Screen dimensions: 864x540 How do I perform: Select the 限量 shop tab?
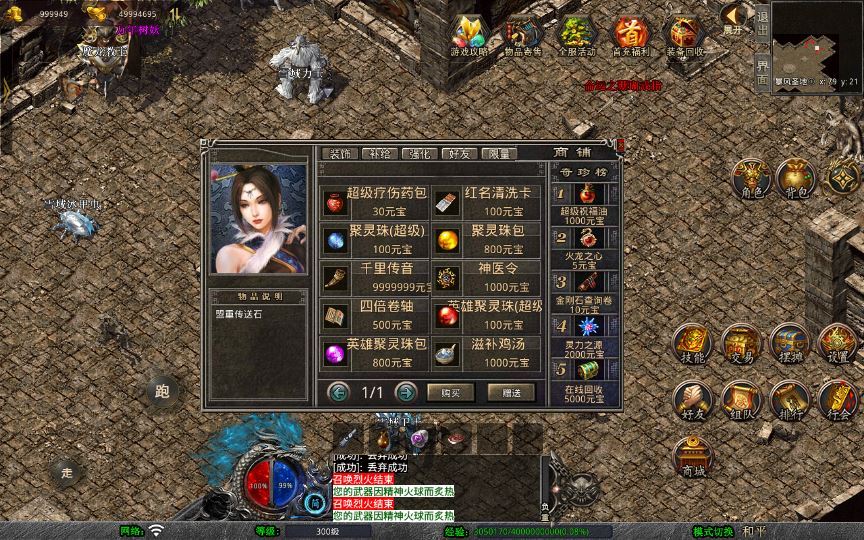[x=497, y=154]
